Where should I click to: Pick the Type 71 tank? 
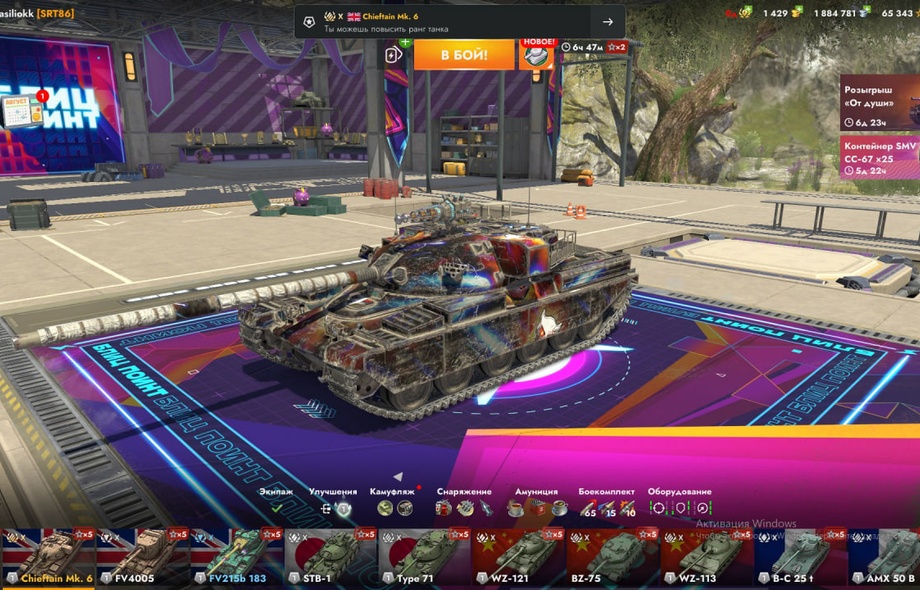(424, 558)
